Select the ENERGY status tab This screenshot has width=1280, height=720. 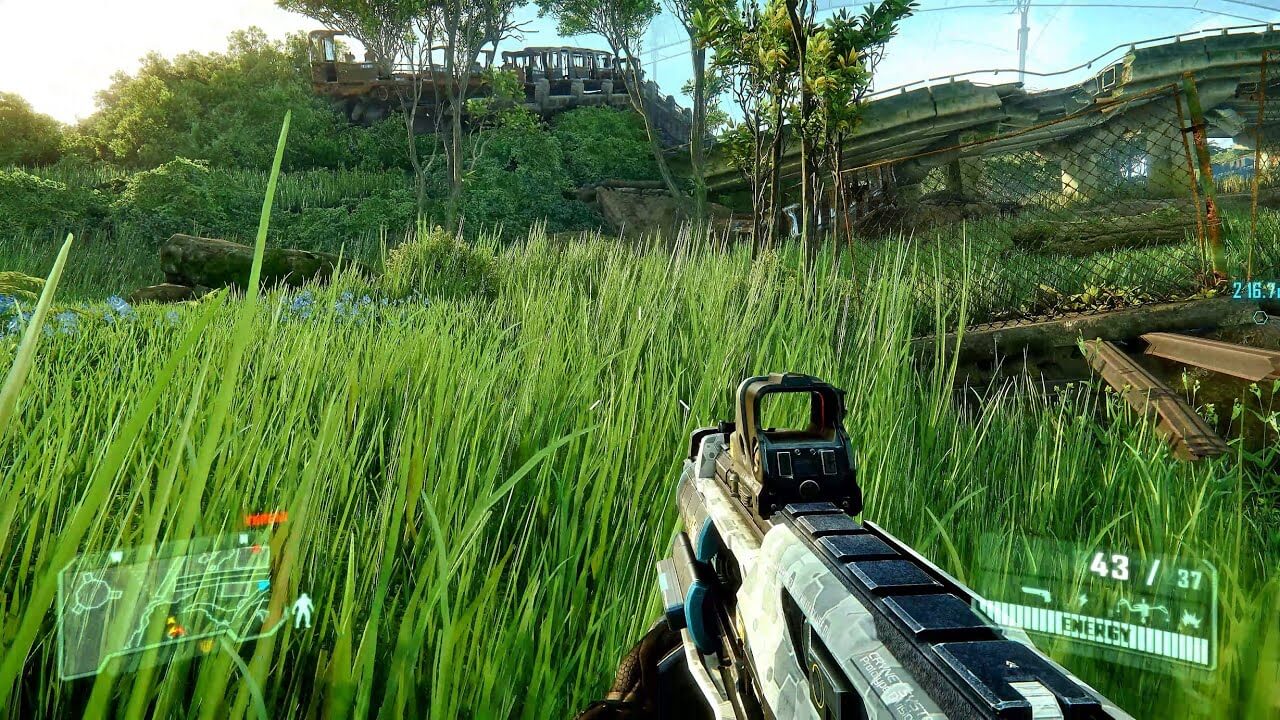(1097, 626)
